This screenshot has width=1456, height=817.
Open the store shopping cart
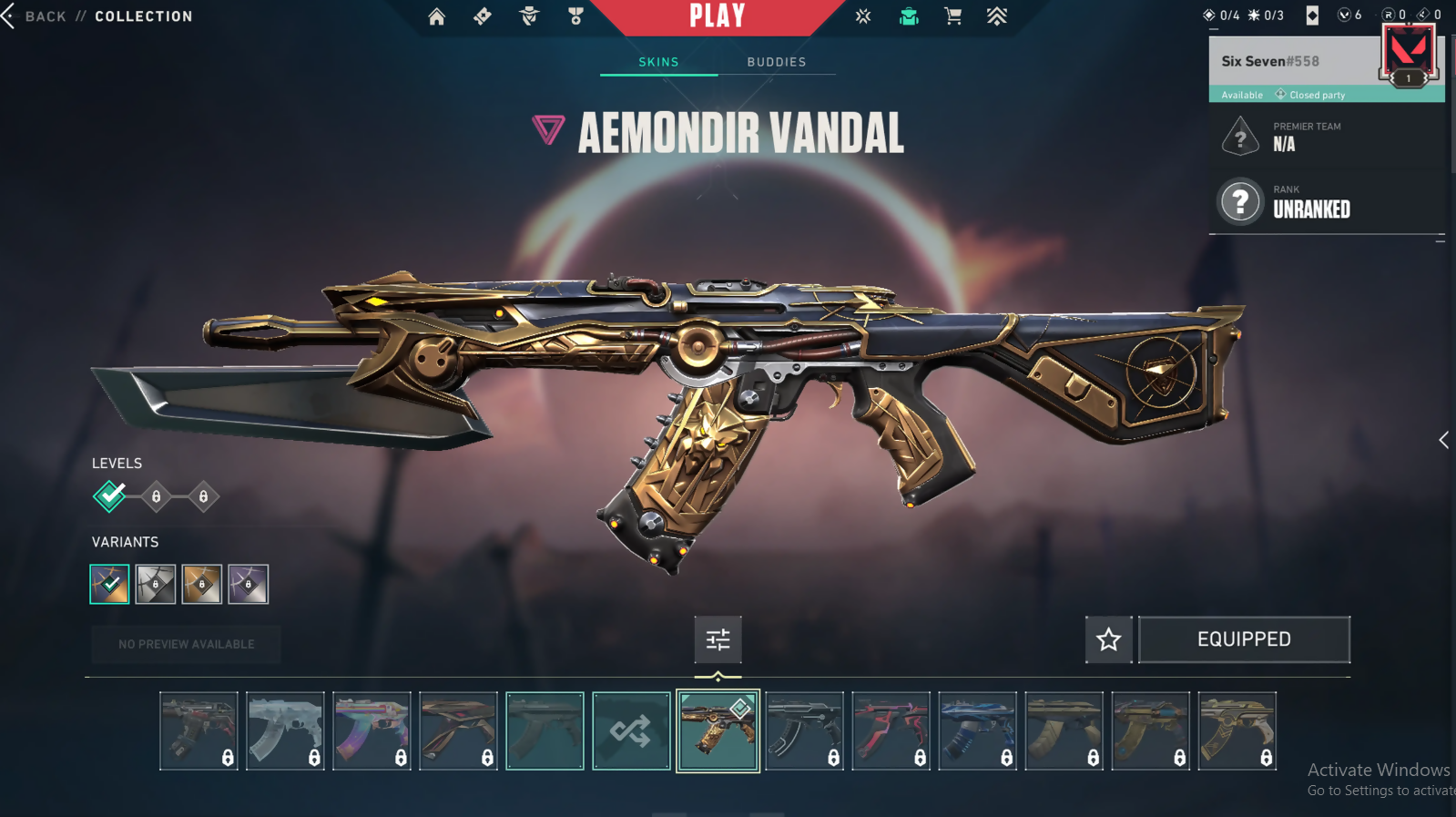coord(952,16)
